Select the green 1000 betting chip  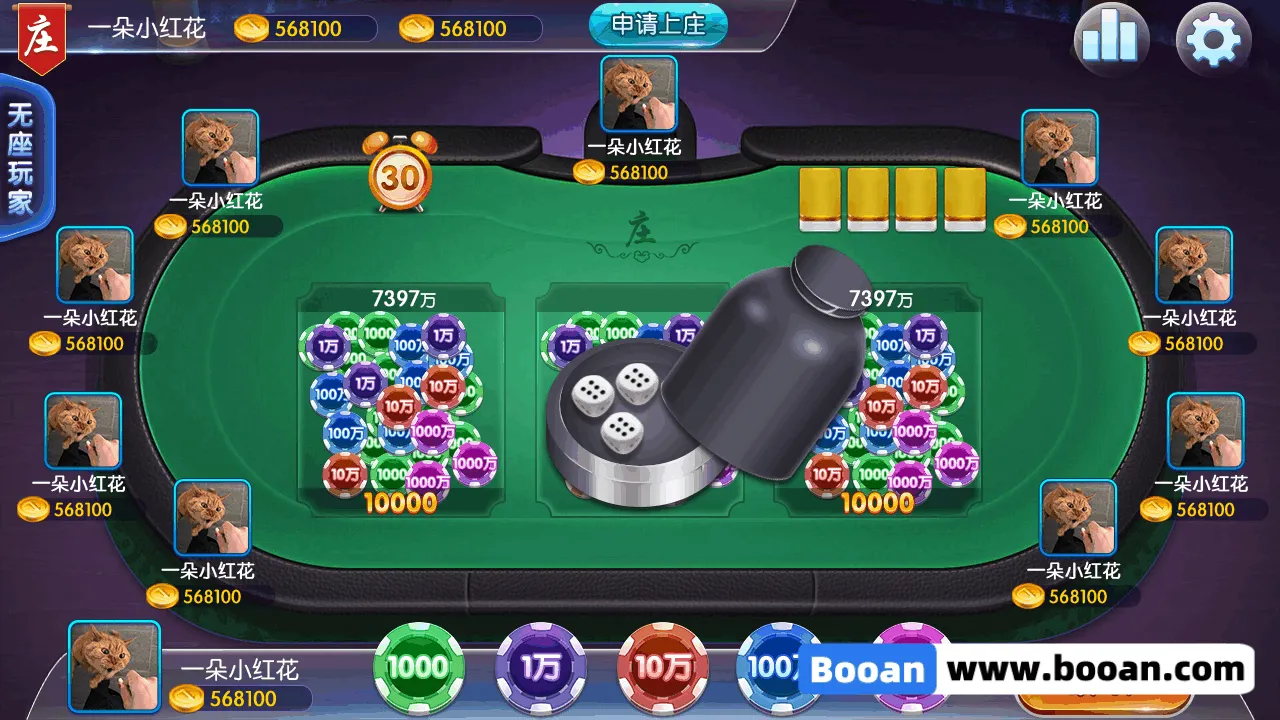(418, 667)
